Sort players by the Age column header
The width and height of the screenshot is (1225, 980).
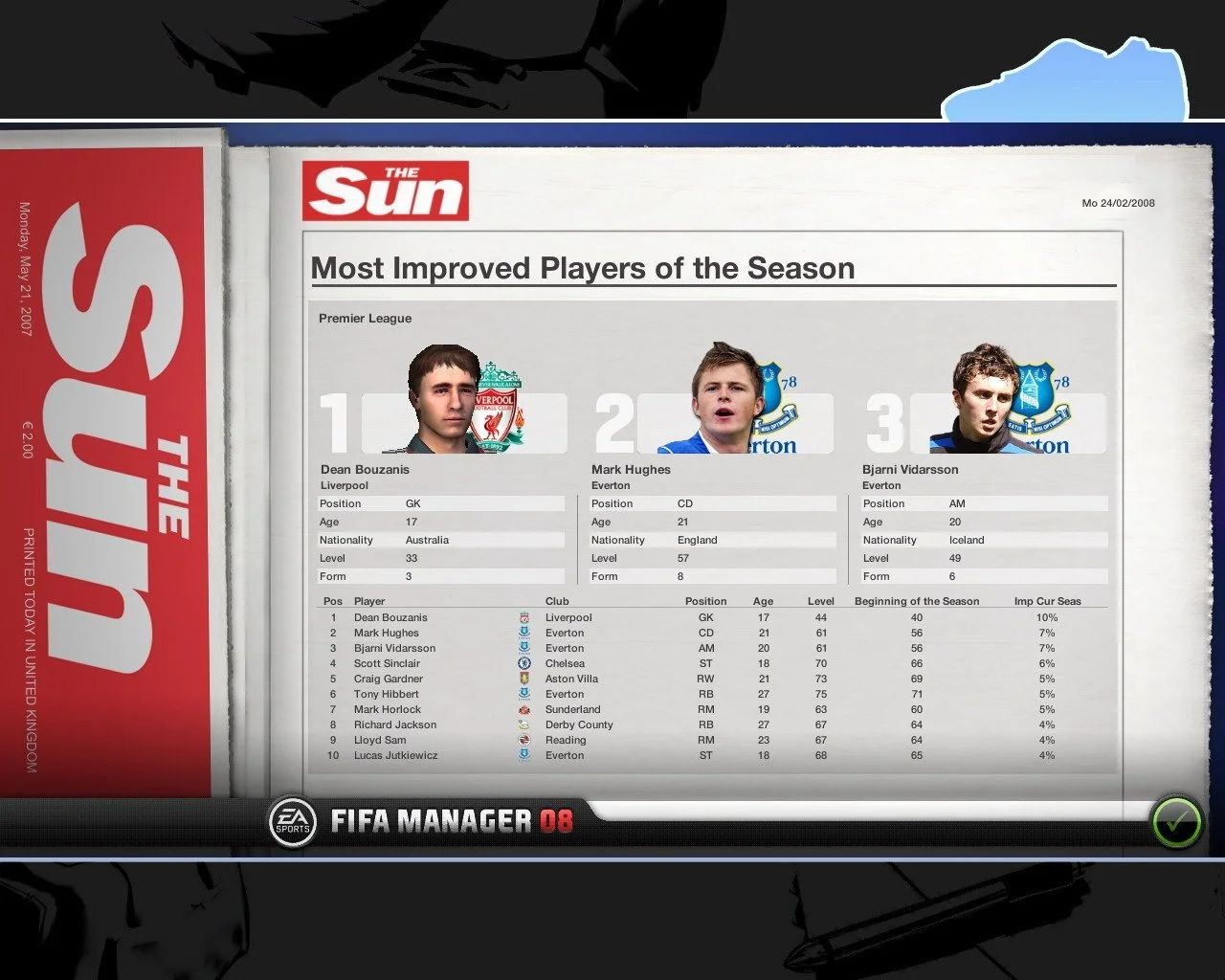(763, 601)
